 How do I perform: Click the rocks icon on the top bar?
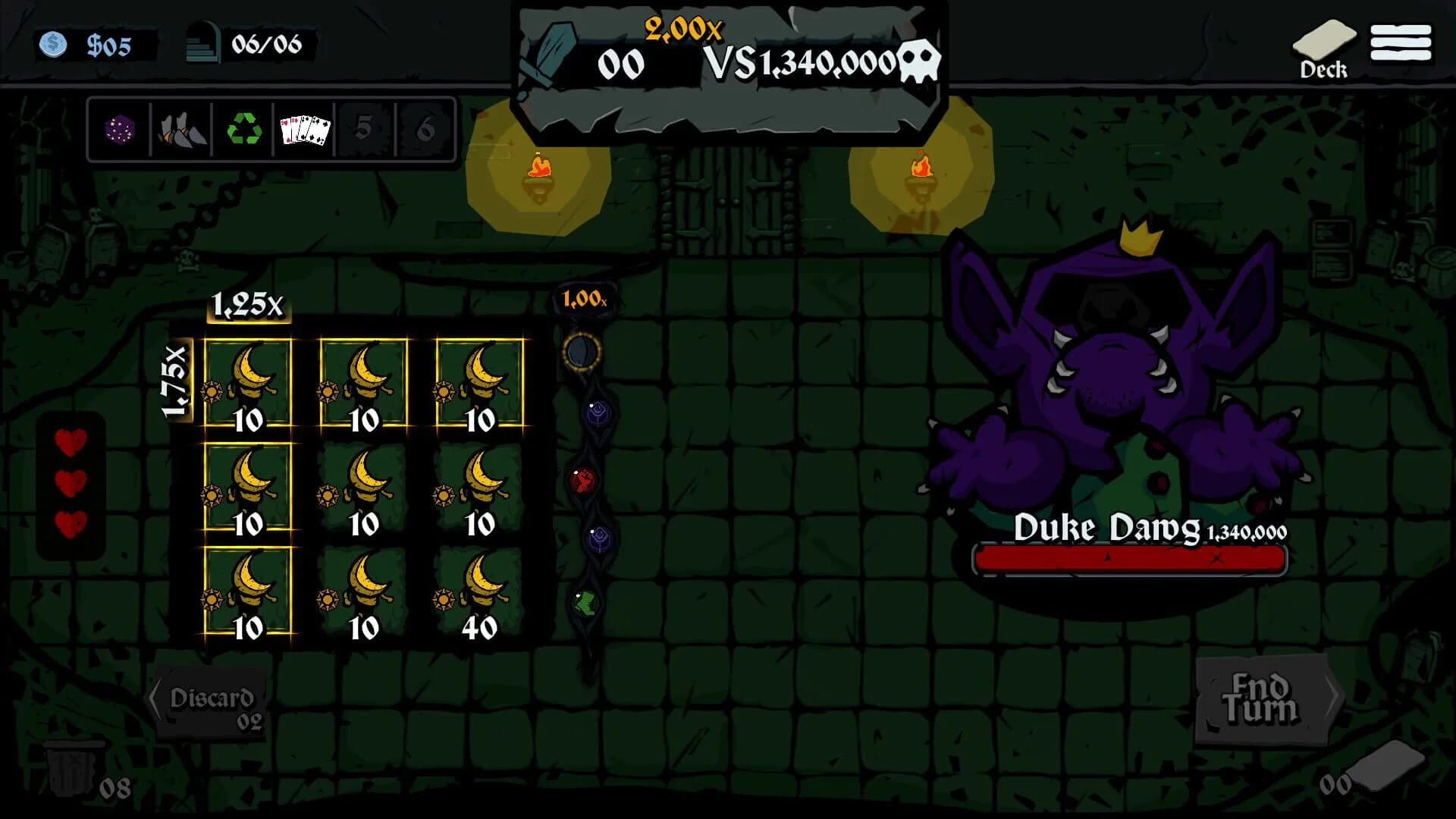coord(180,130)
